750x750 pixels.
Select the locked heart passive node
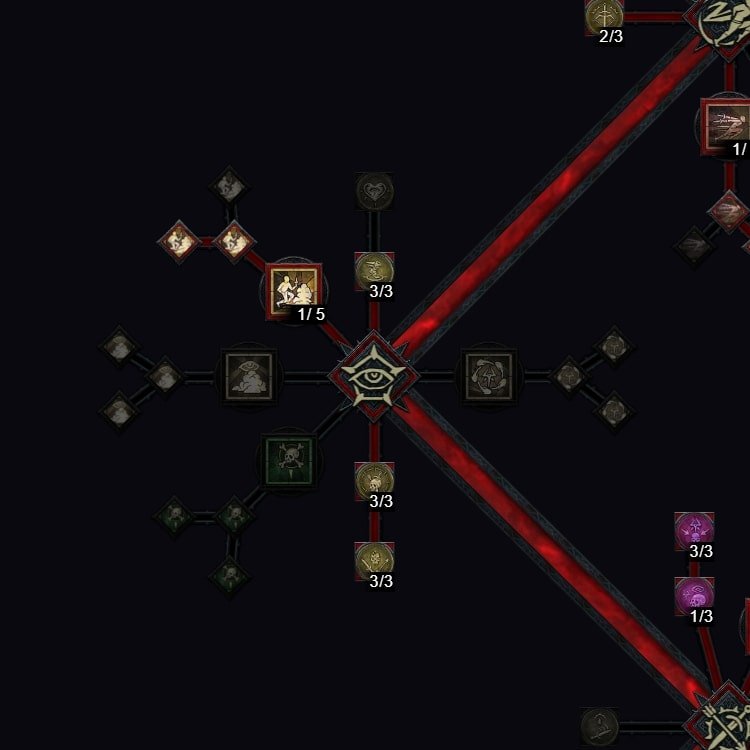point(374,191)
